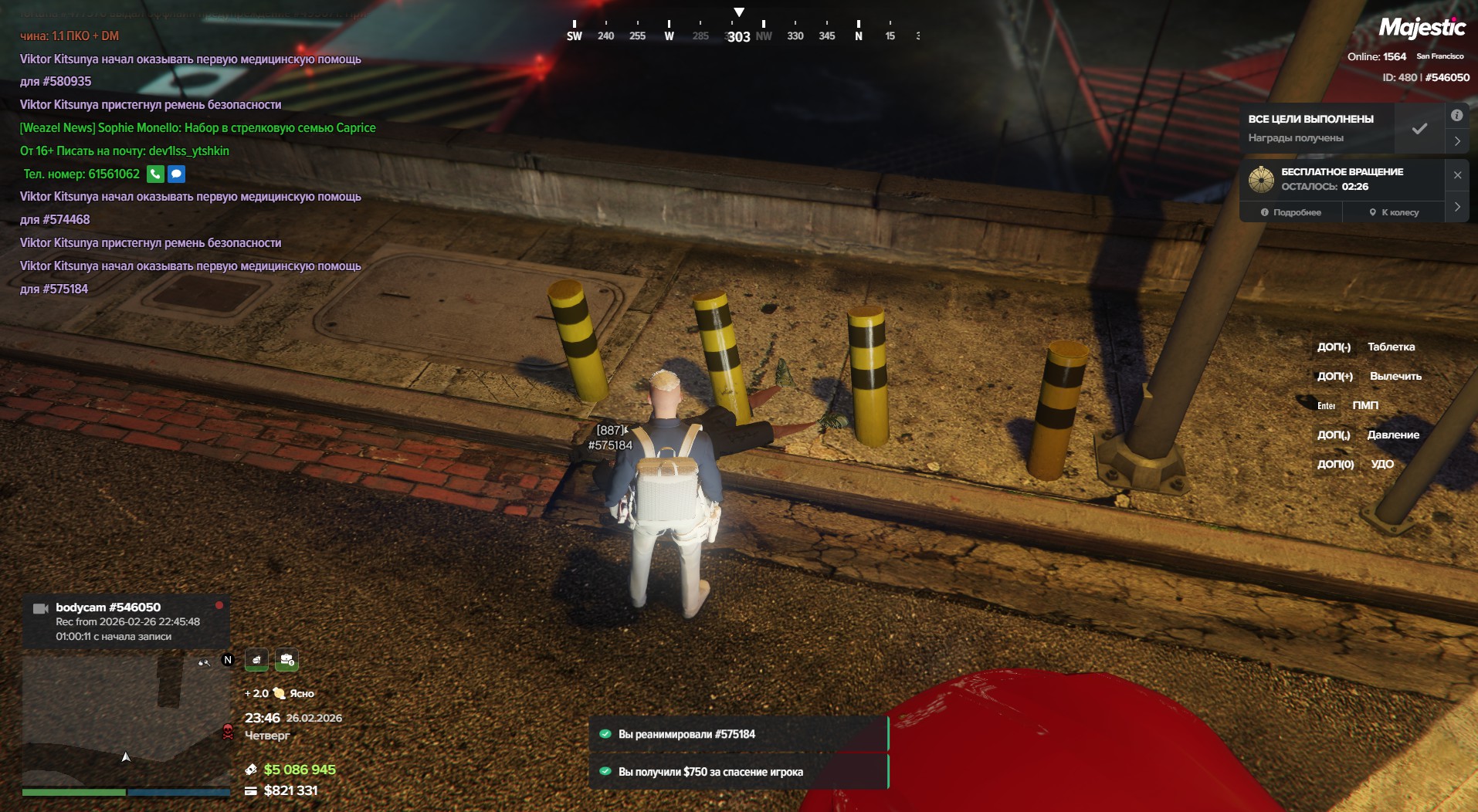
Task: Select the red skull marker on minimap
Action: point(228,732)
